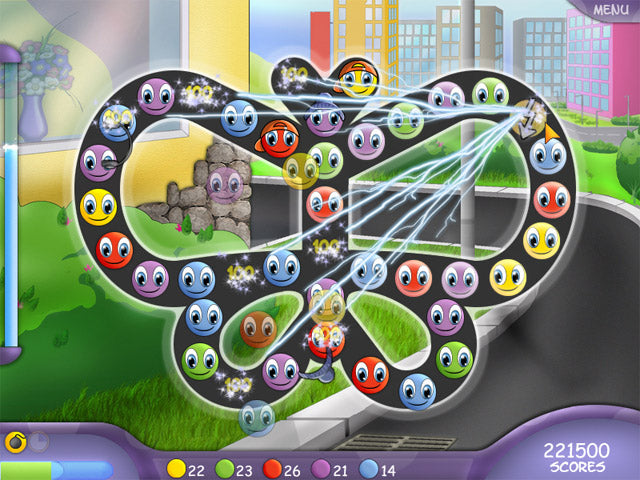Activate the bomb power-up icon
Screen dimensions: 640x480
(15, 441)
